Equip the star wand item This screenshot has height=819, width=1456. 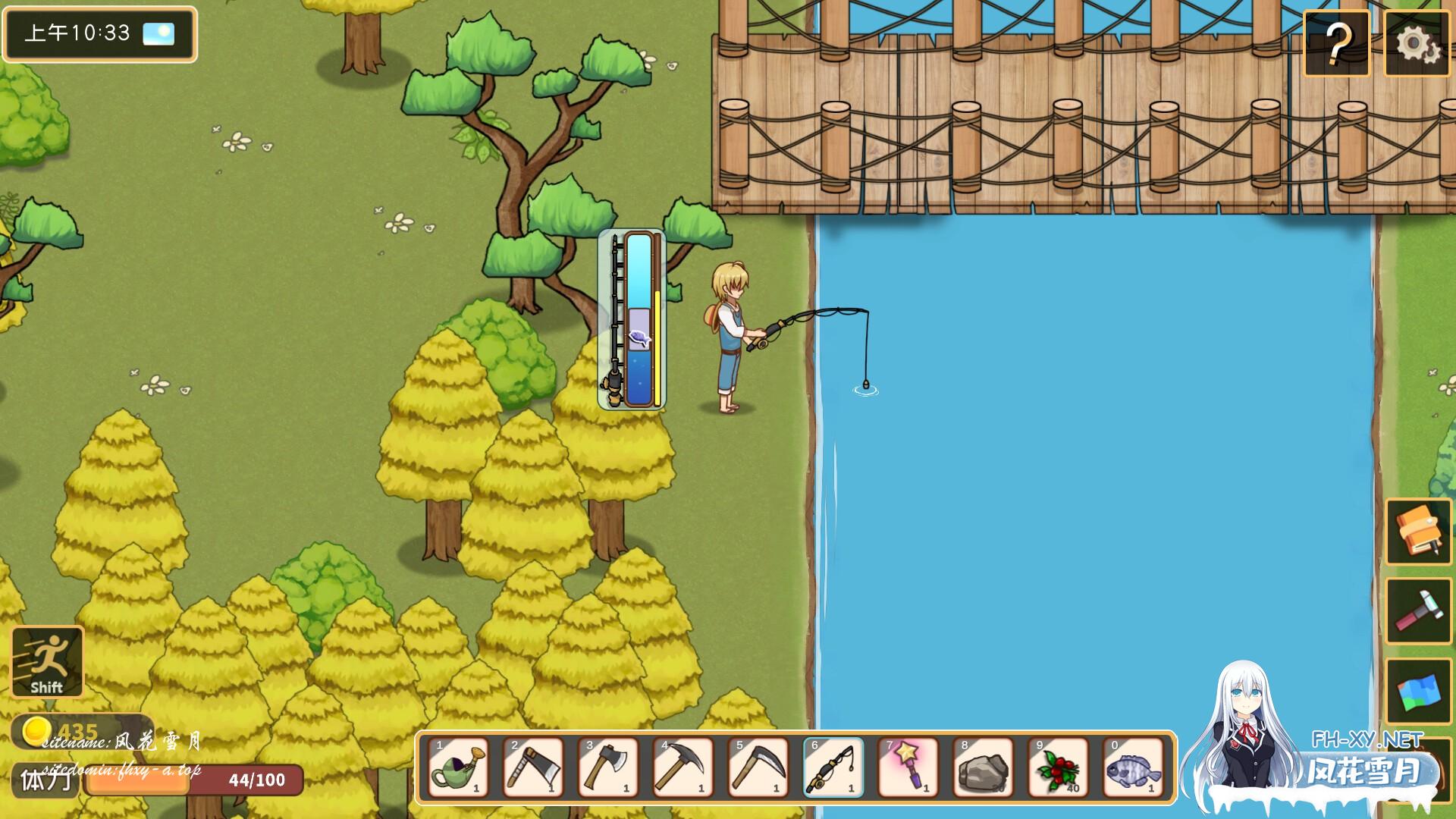(908, 767)
